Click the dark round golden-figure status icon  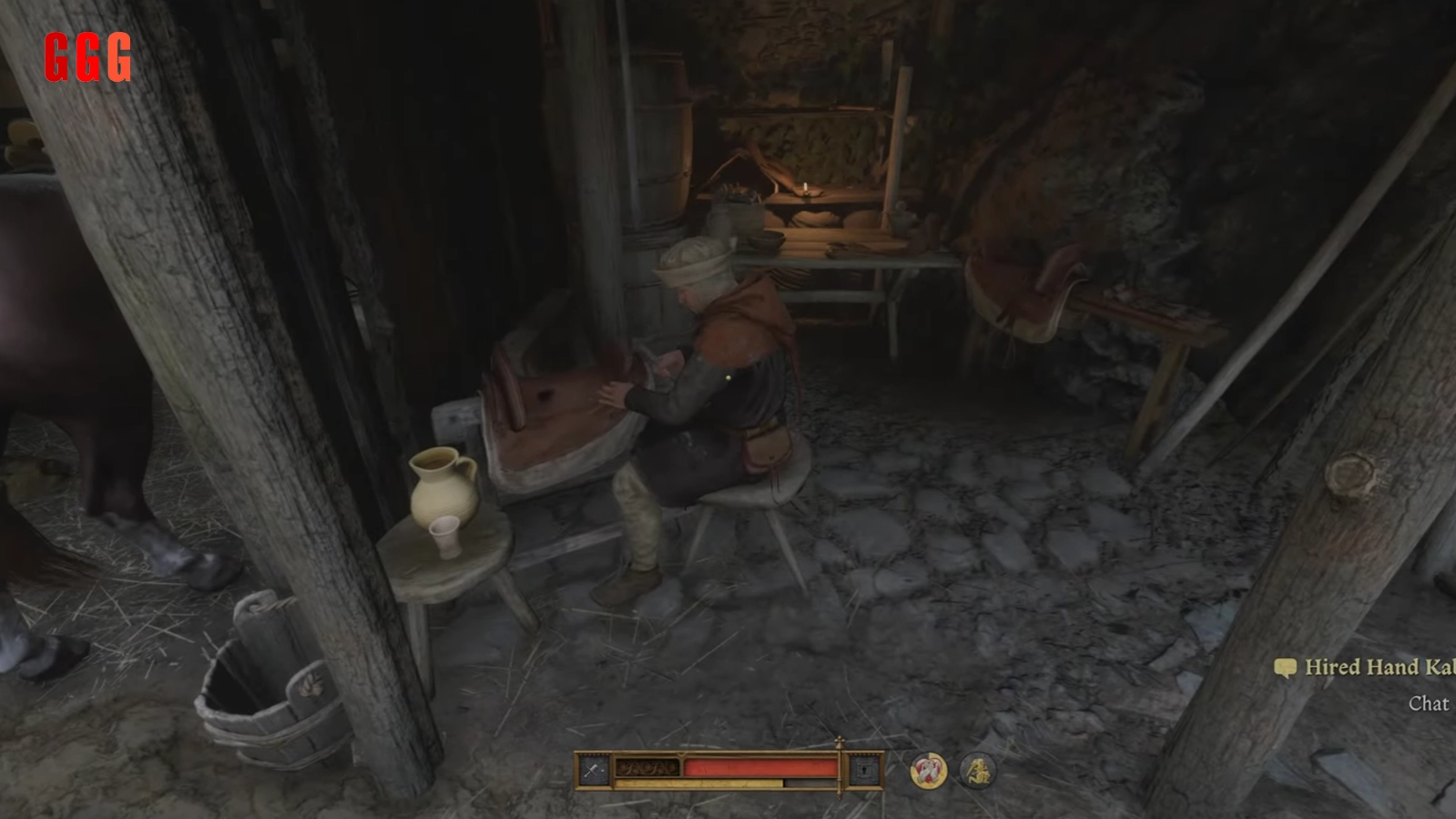coord(977,772)
